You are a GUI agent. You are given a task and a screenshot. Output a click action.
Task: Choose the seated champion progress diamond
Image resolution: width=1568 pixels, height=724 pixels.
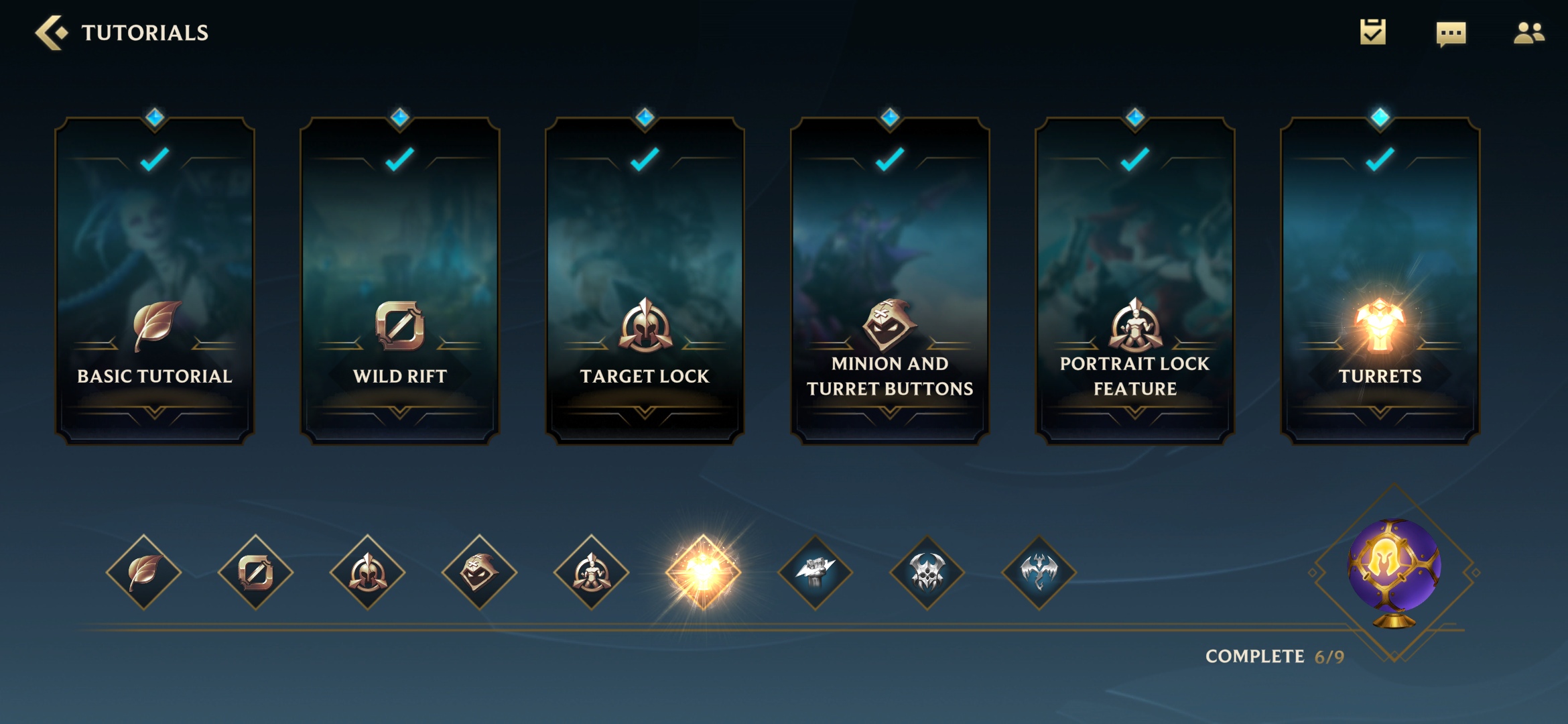[592, 572]
